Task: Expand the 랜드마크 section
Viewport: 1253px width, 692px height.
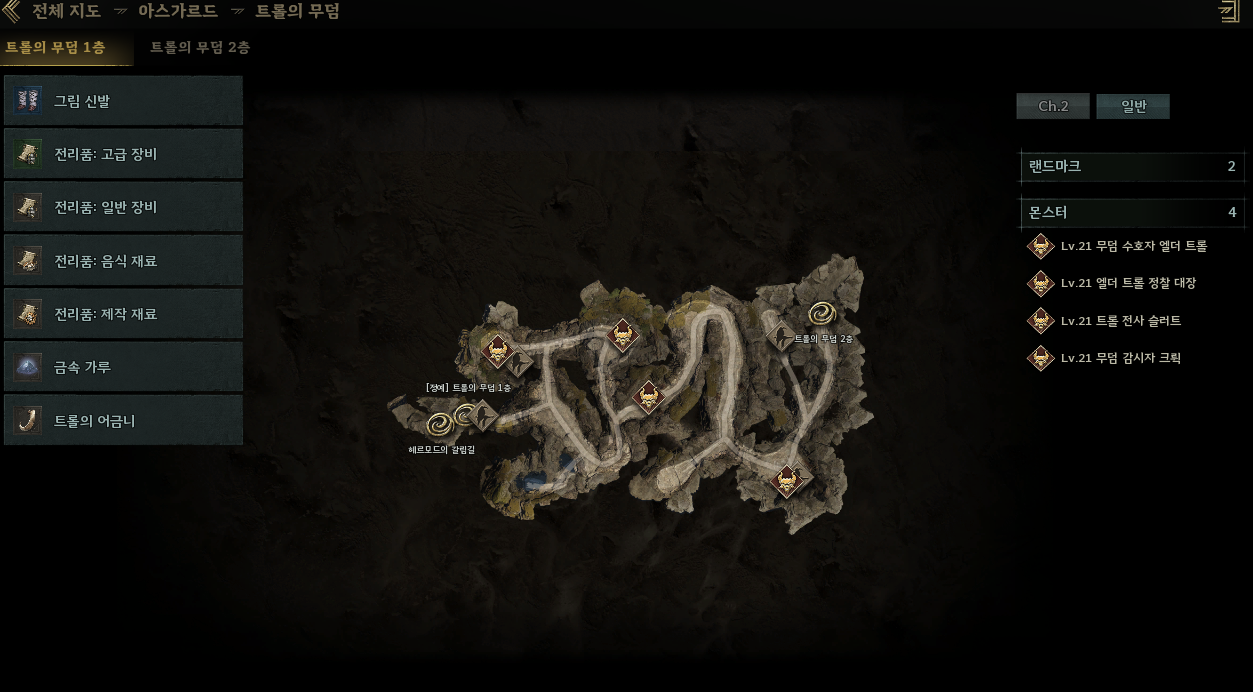Action: (1132, 166)
